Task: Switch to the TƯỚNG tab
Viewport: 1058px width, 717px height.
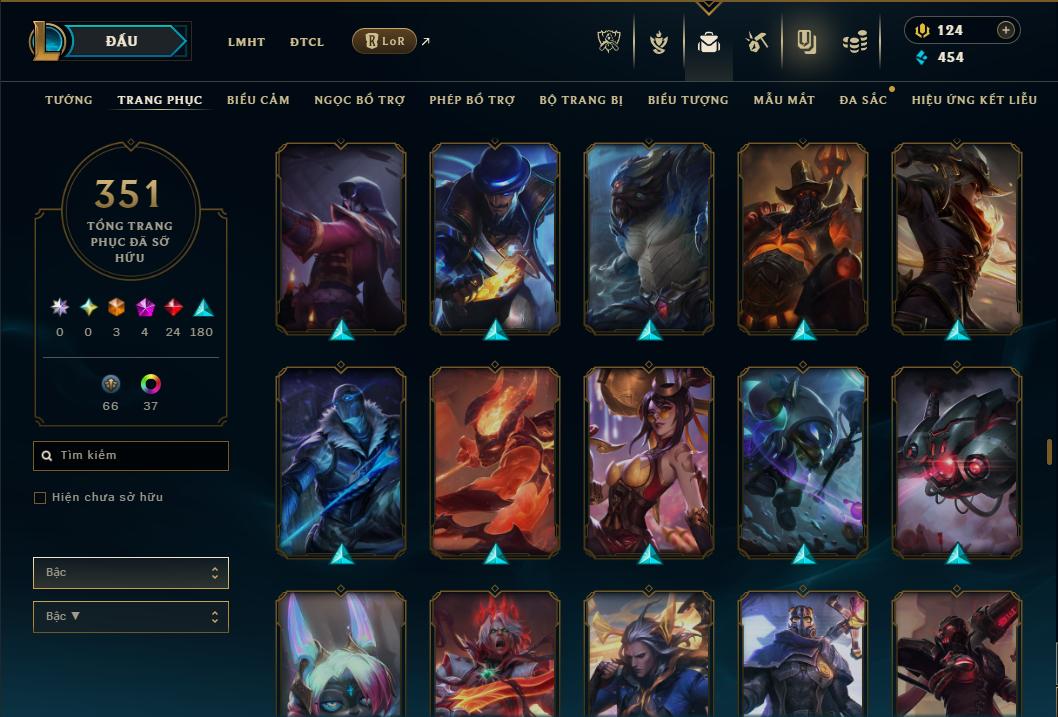Action: pos(69,100)
